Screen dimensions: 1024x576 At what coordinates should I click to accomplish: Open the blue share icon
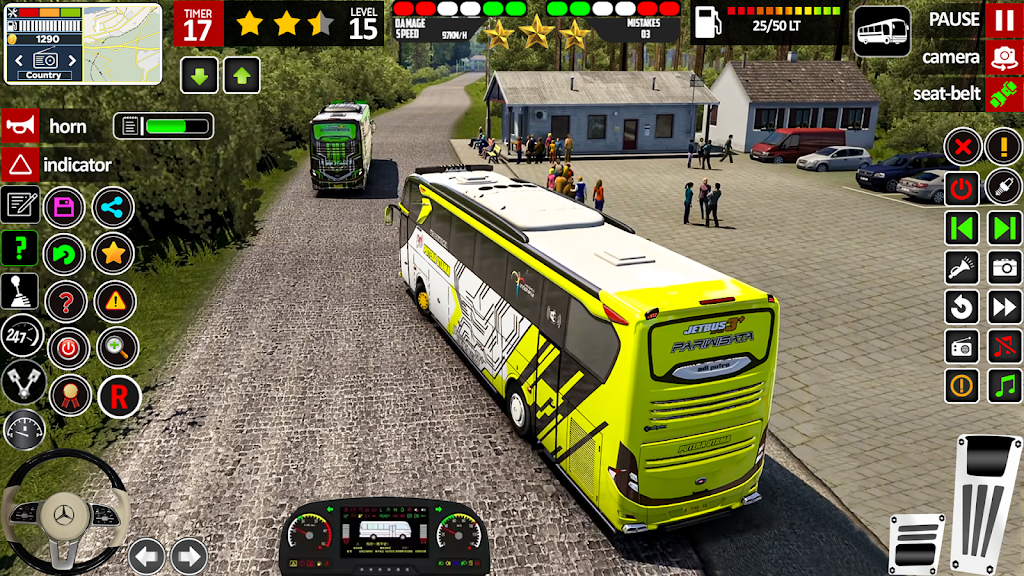113,207
